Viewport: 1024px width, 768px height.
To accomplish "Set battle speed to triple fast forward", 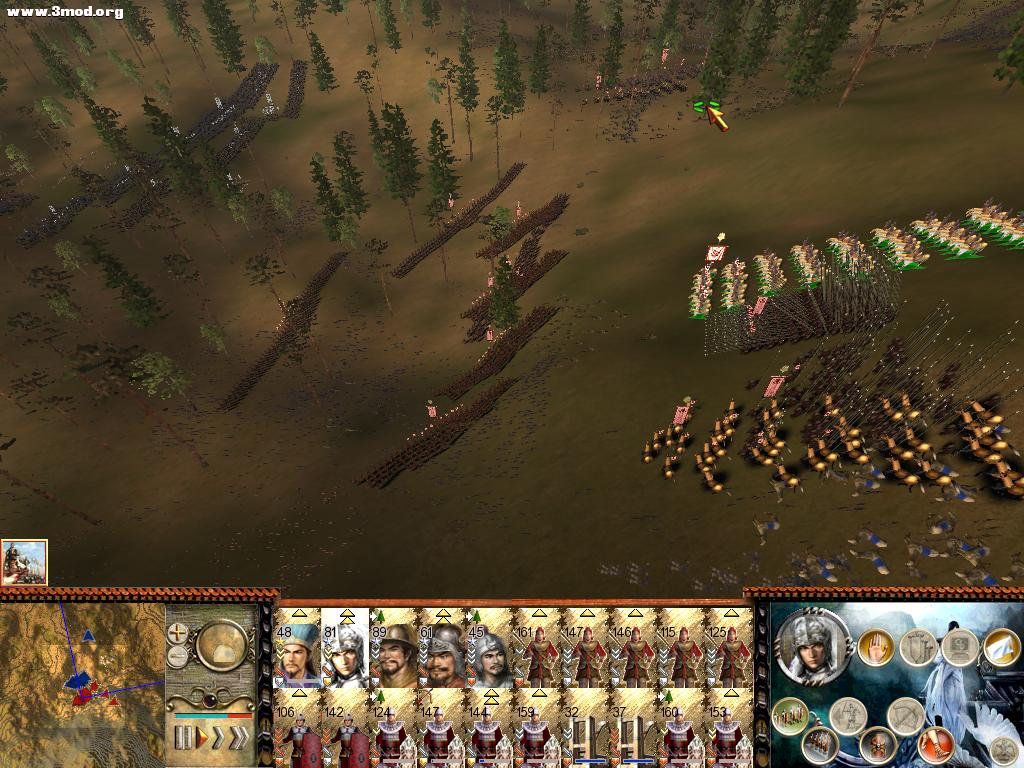I will (x=240, y=738).
